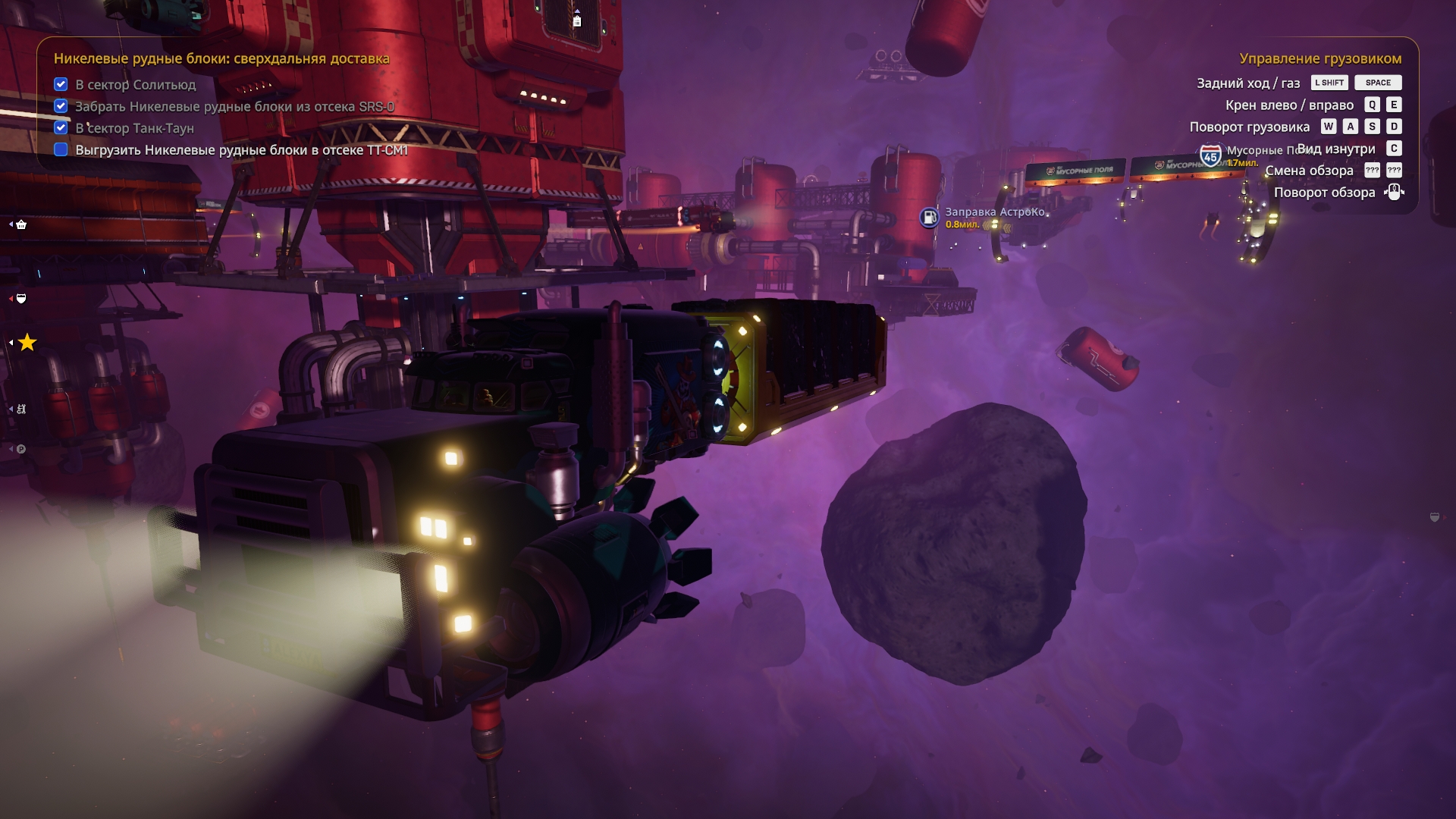Click the route 45 'Мусорные Поля' highway marker
Image resolution: width=1456 pixels, height=819 pixels.
[1210, 156]
